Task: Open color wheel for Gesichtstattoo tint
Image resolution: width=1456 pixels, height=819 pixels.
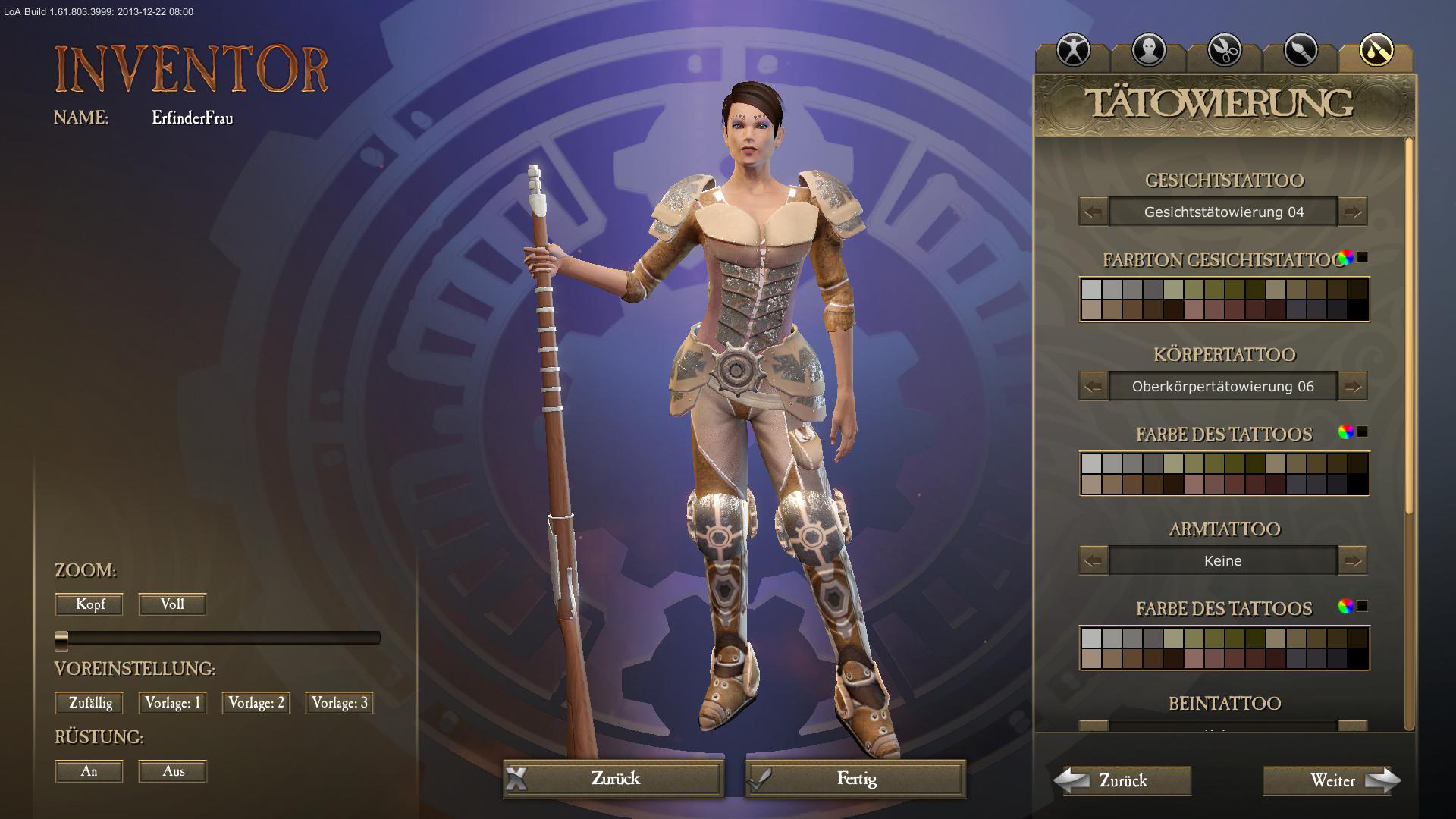Action: (x=1346, y=258)
